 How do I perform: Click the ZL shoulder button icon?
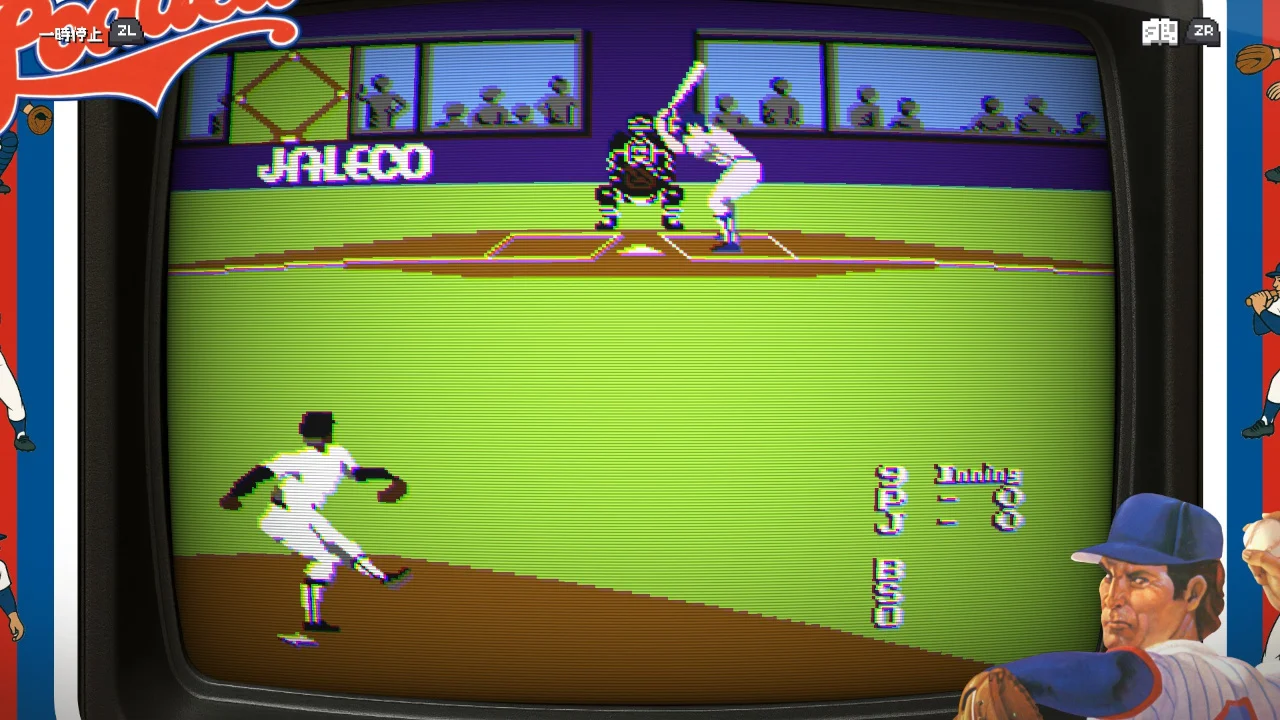(127, 32)
